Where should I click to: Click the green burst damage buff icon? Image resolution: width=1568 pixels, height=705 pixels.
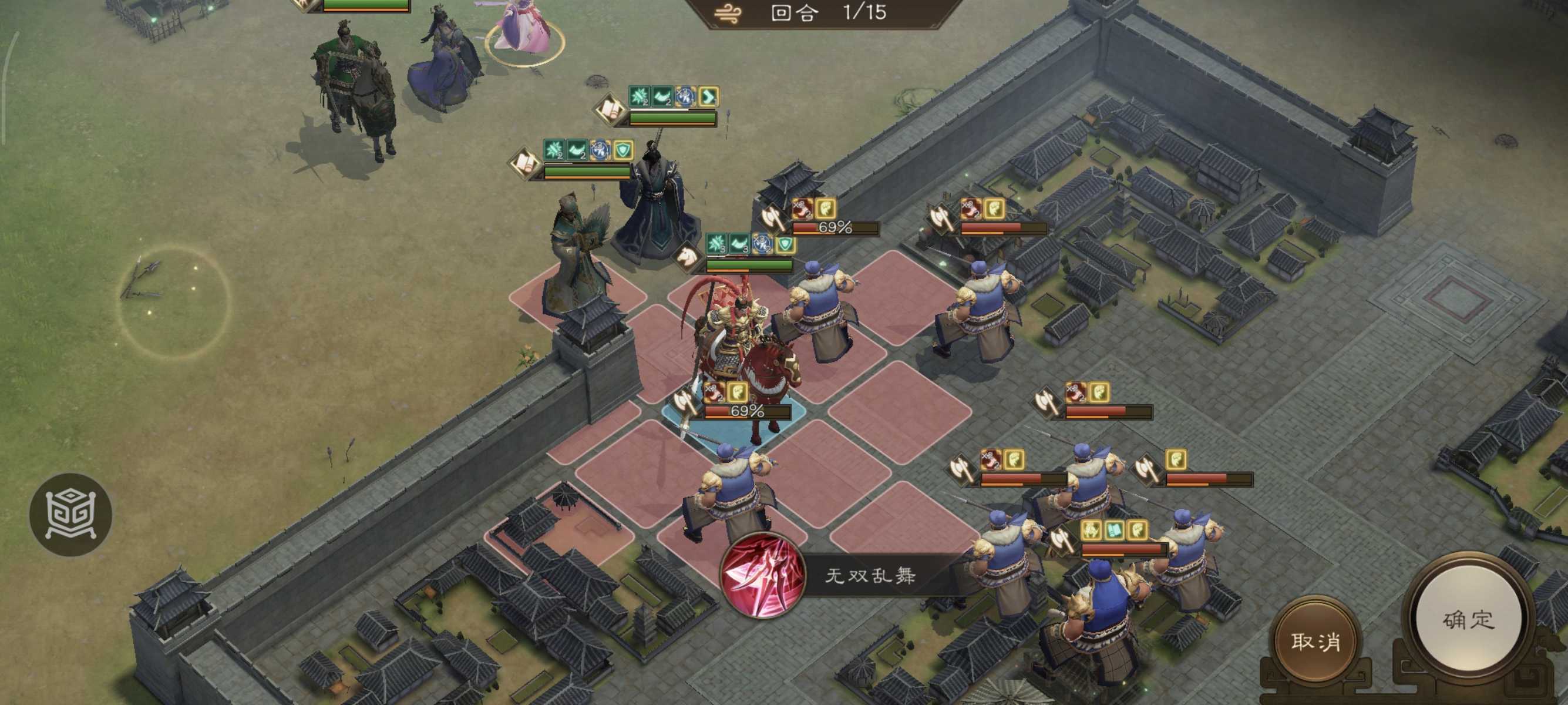[716, 244]
